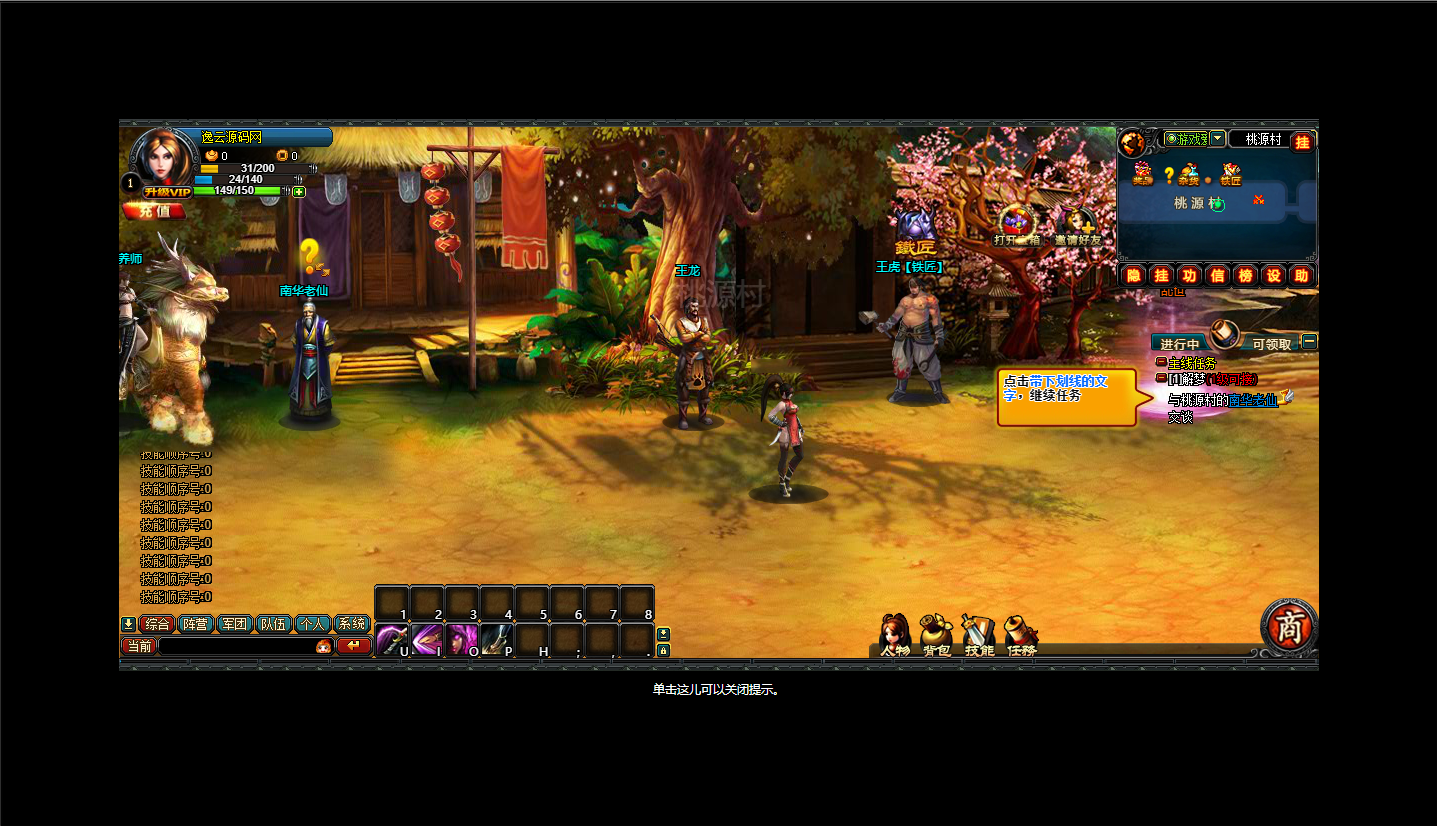This screenshot has width=1437, height=826.
Task: Open the 背包 backpack
Action: (937, 636)
